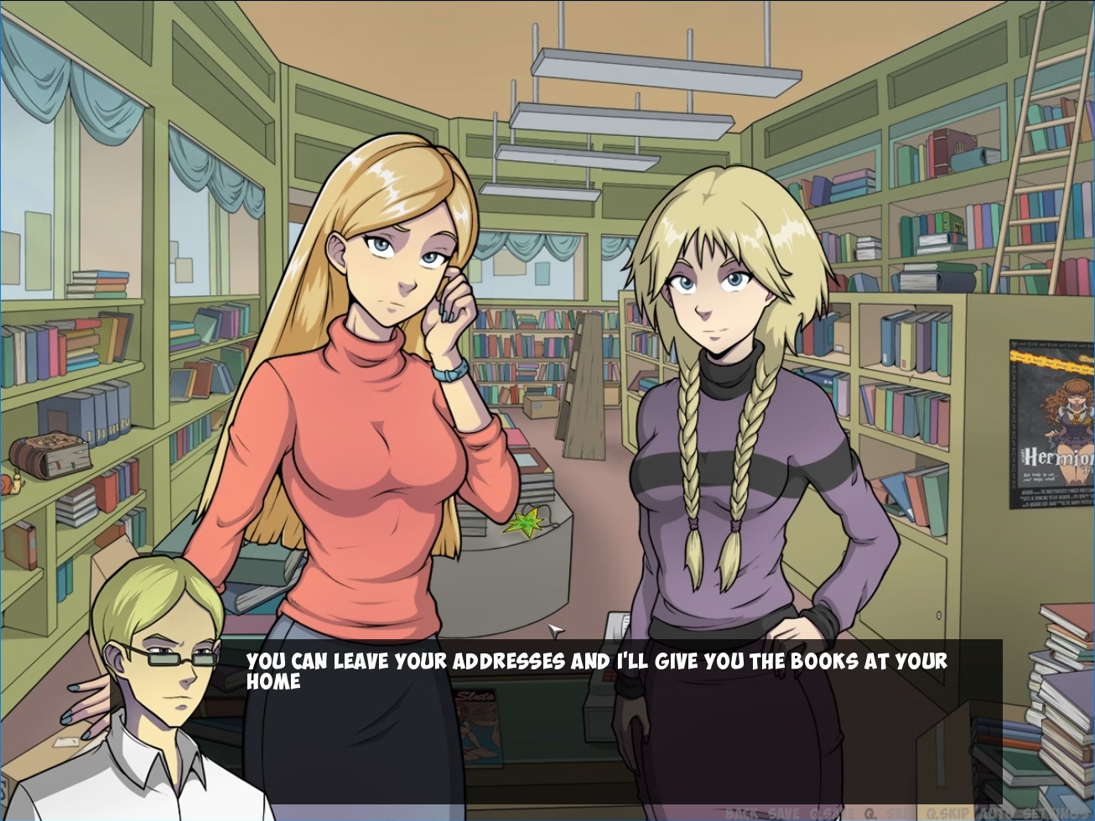
Task: Quick save with Q.Save
Action: point(830,813)
